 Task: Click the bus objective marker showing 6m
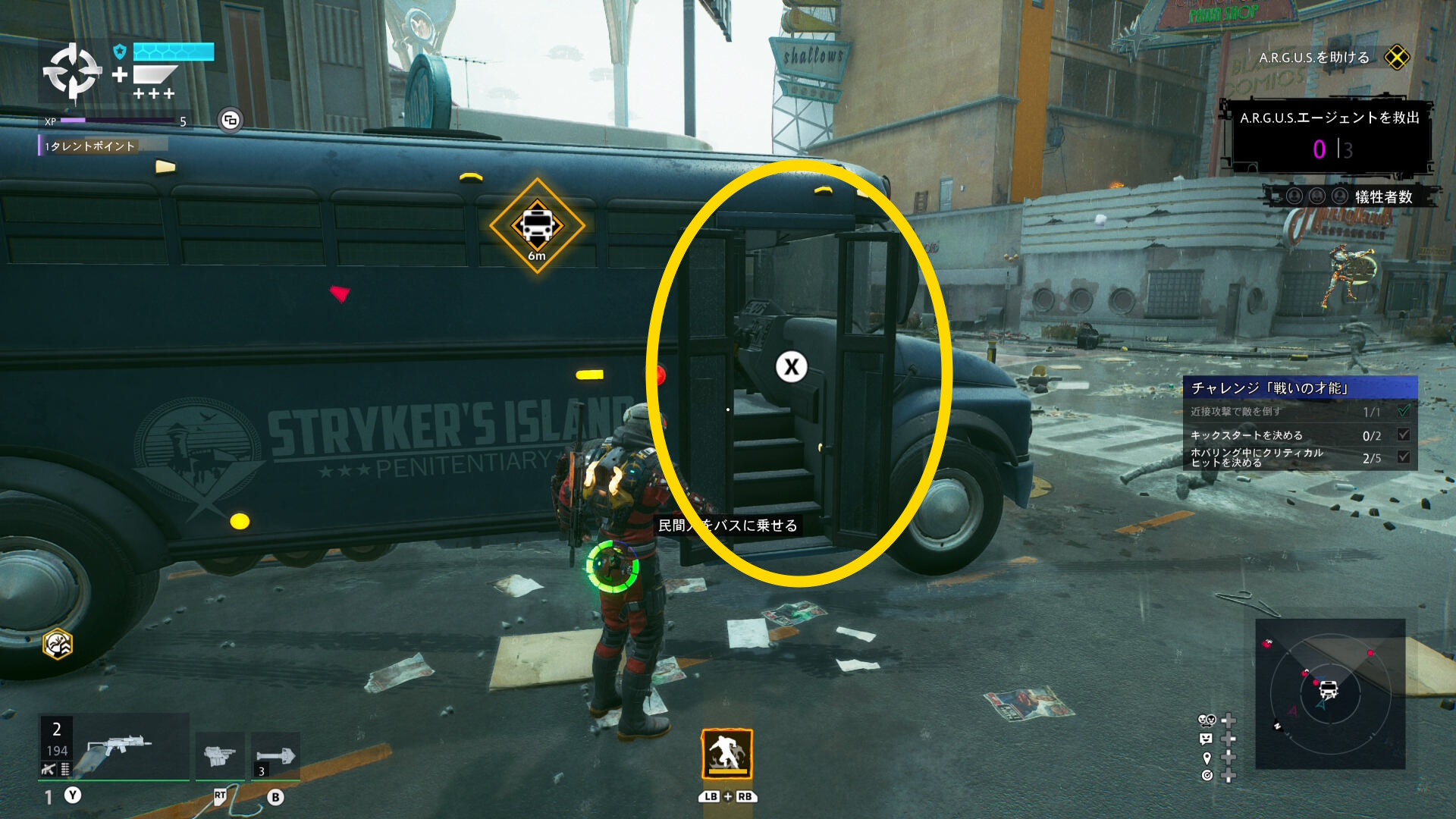tap(537, 225)
